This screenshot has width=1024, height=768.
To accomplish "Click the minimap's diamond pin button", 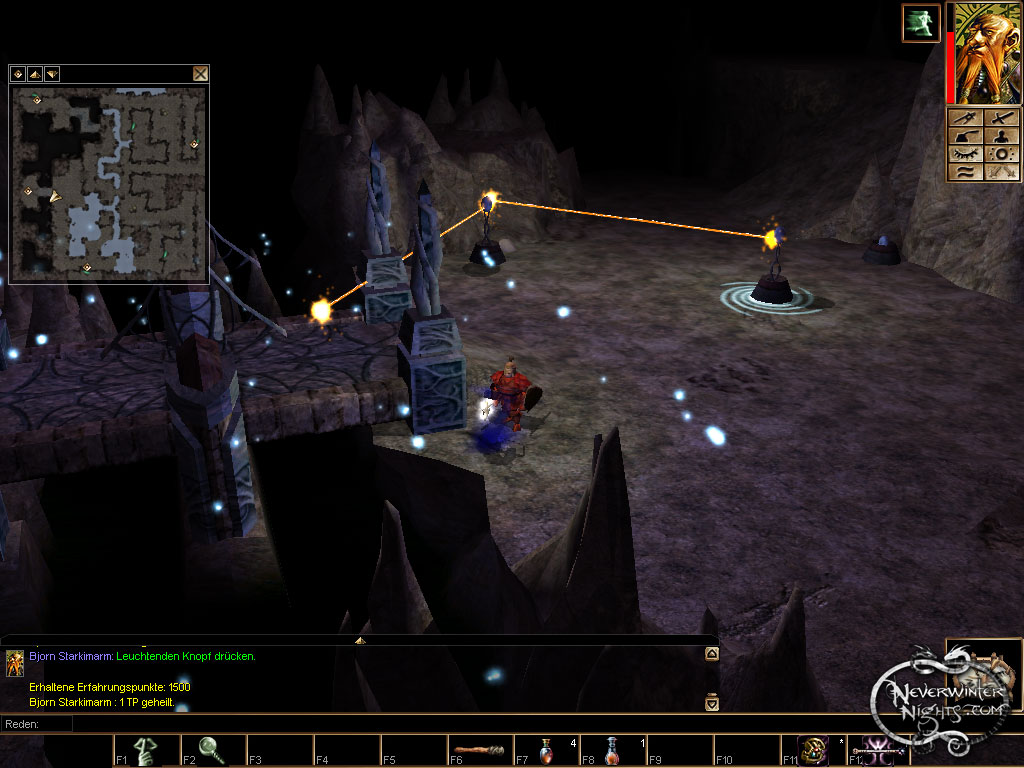I will (18, 73).
